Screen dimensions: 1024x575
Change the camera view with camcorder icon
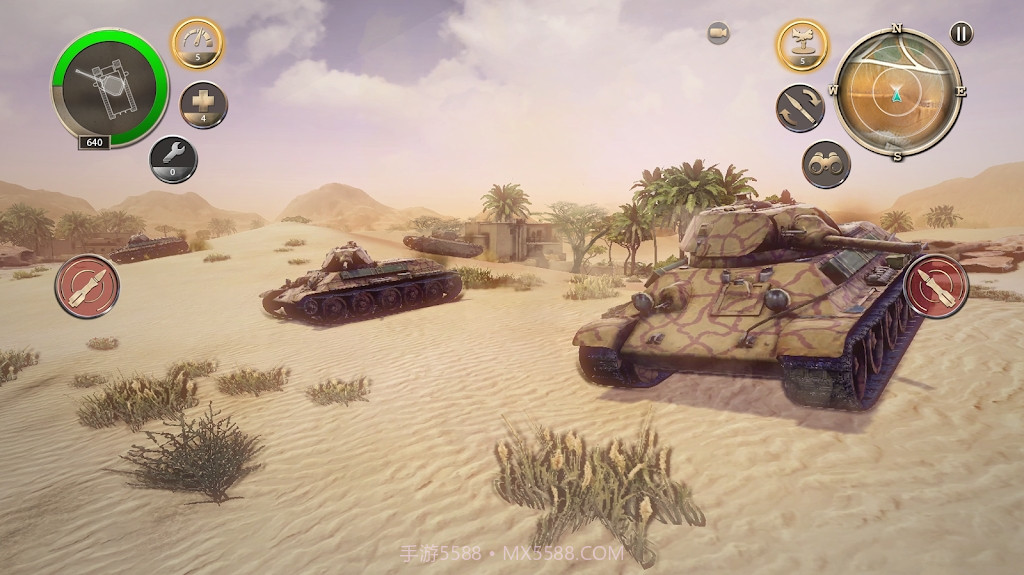pyautogui.click(x=718, y=34)
